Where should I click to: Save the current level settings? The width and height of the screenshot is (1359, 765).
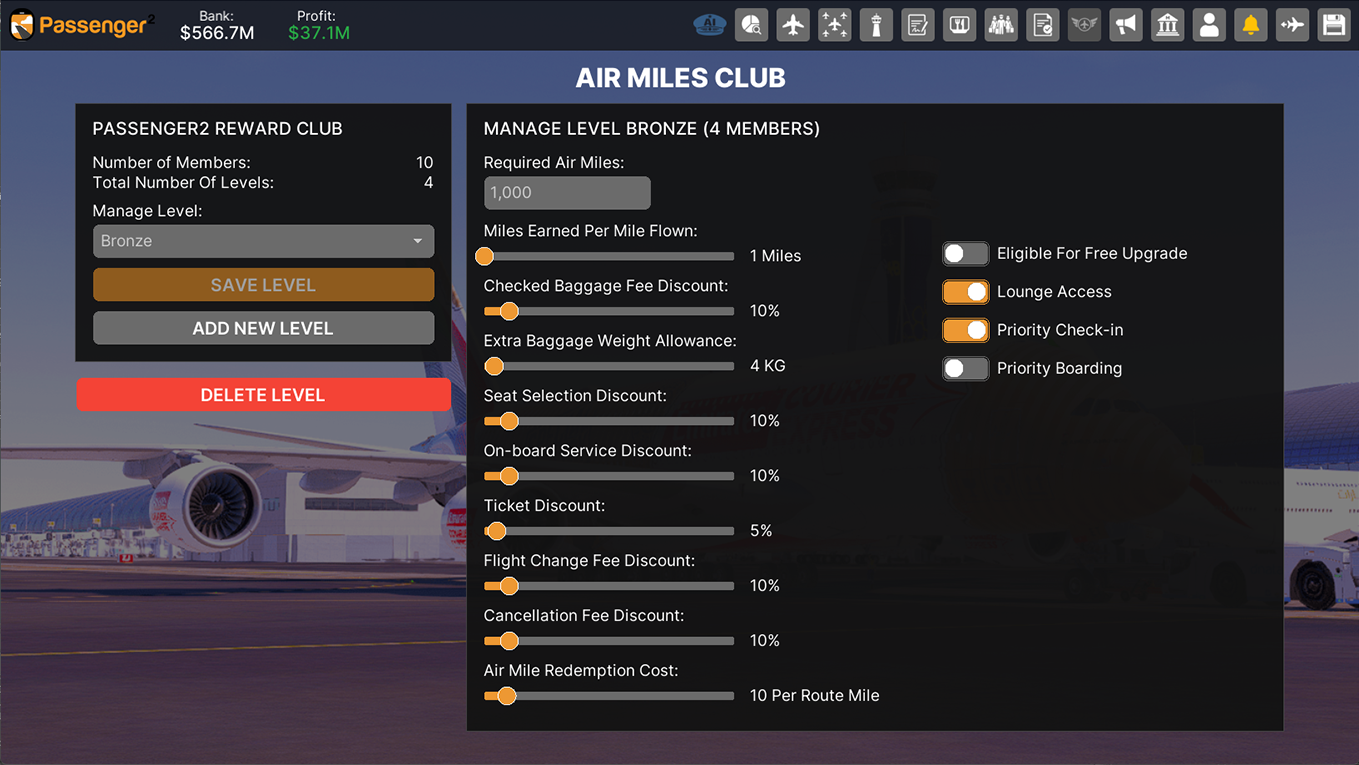pyautogui.click(x=263, y=285)
